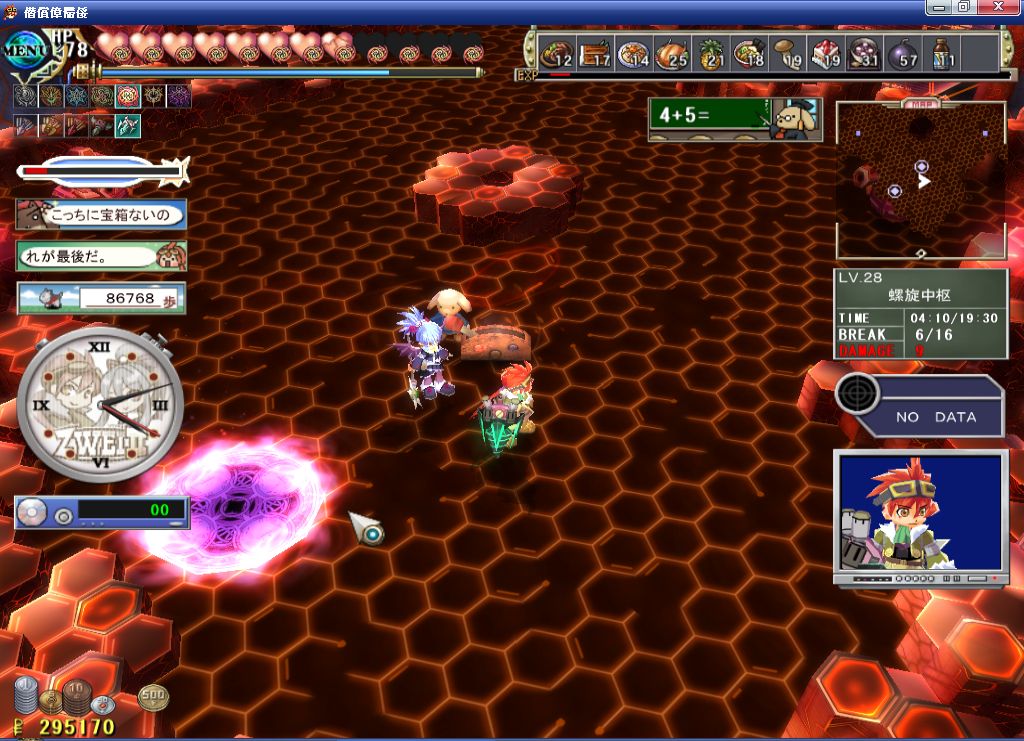This screenshot has width=1024, height=741.
Task: Click the NO DATA radar panel
Action: (x=920, y=404)
